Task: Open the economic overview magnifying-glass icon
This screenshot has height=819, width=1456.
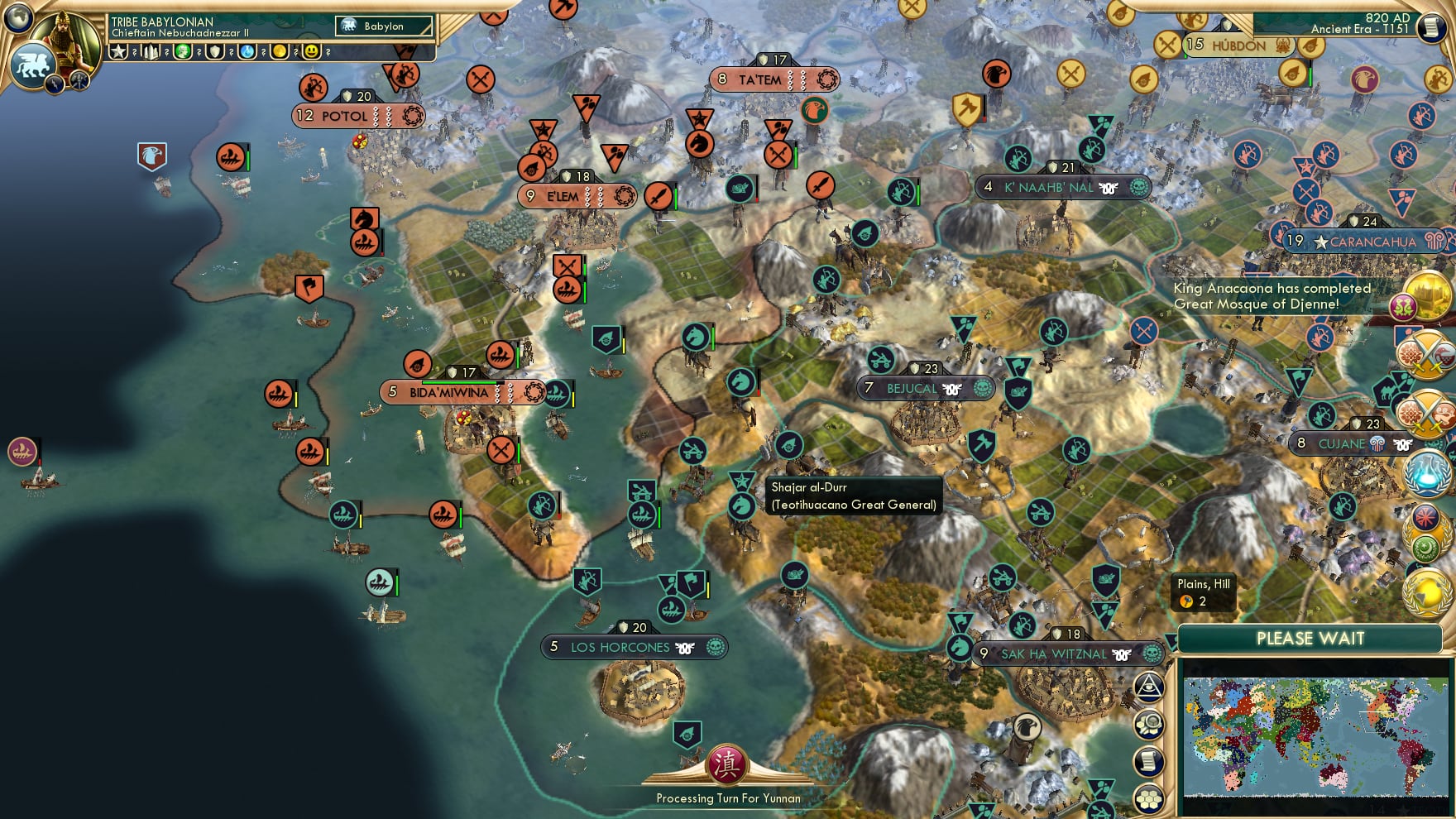Action: pyautogui.click(x=1149, y=723)
